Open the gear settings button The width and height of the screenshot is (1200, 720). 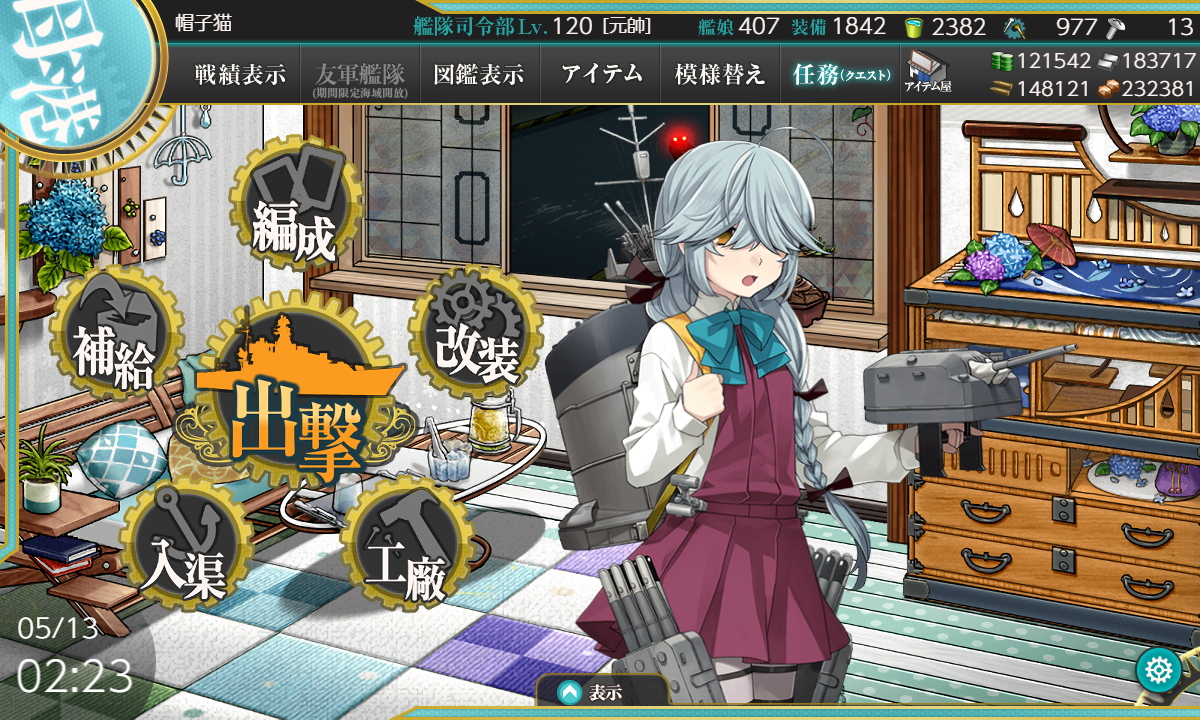click(x=1159, y=670)
